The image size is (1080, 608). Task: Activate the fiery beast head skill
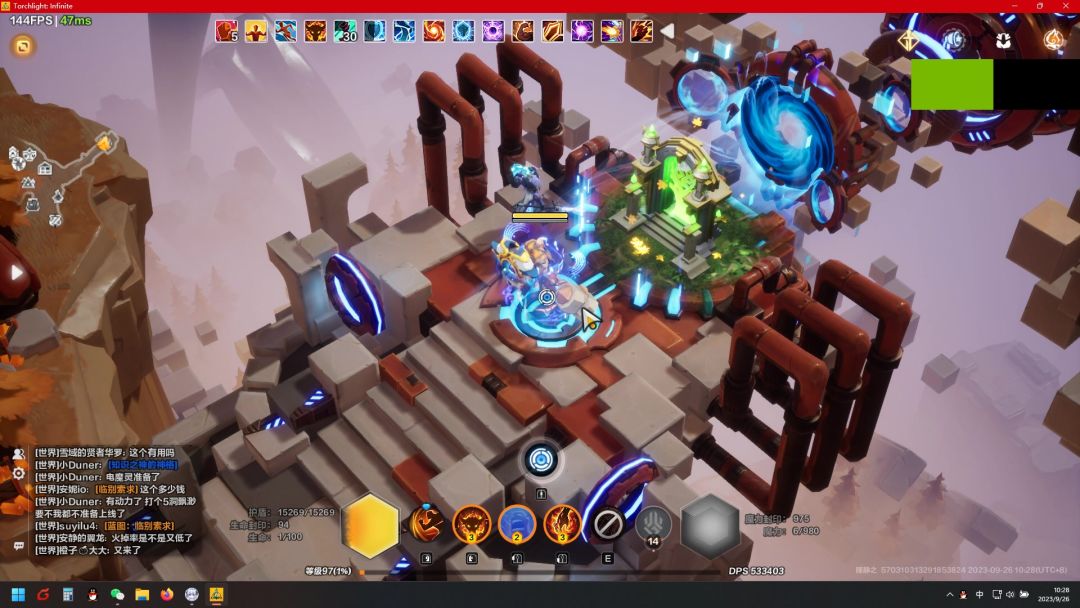click(x=471, y=523)
